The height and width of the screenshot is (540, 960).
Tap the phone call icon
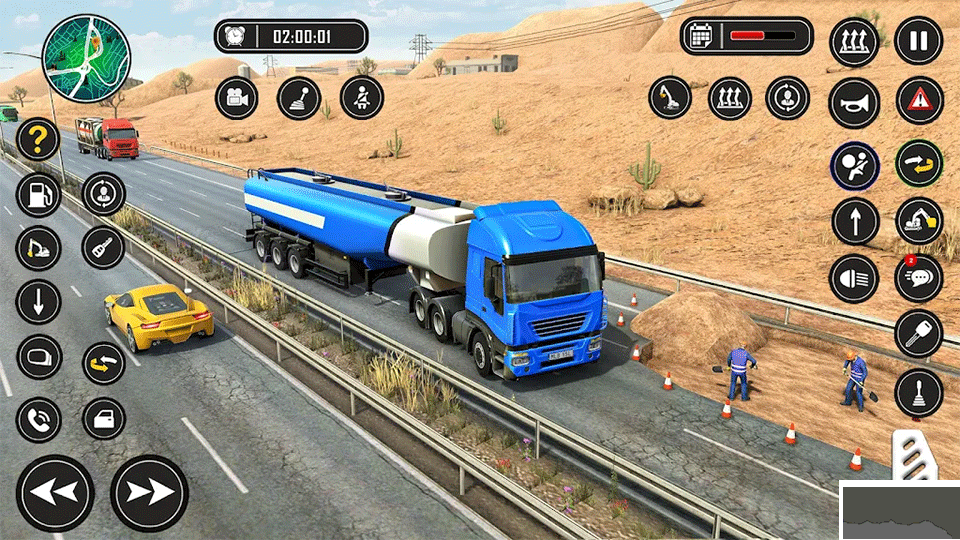pos(38,419)
